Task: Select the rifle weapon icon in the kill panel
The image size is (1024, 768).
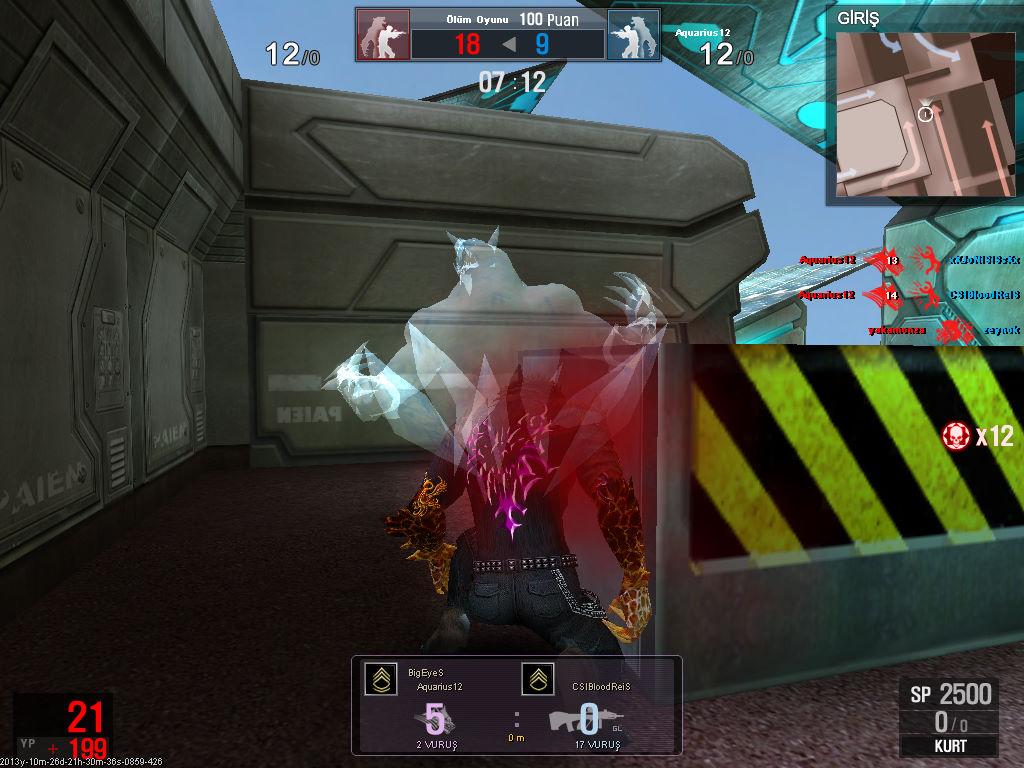Action: click(586, 720)
